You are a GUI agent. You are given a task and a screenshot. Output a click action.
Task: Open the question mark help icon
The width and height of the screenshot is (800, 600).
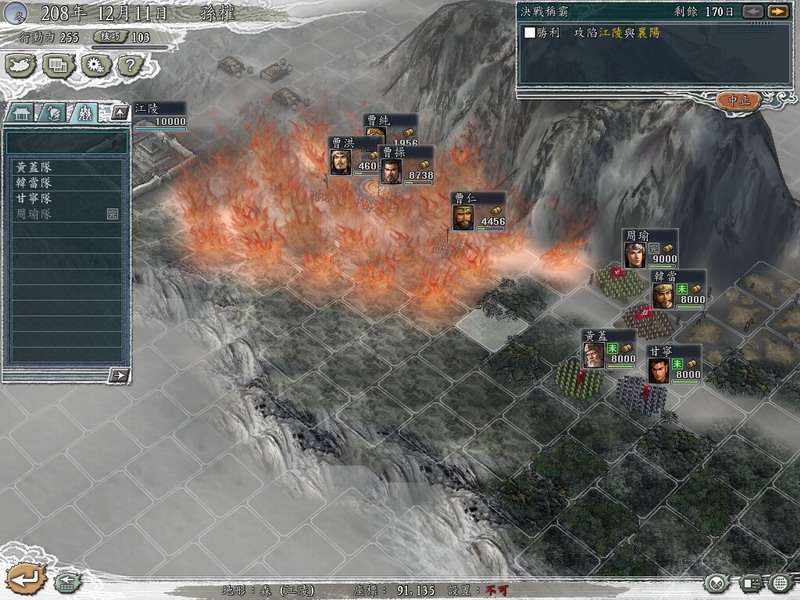pyautogui.click(x=131, y=65)
